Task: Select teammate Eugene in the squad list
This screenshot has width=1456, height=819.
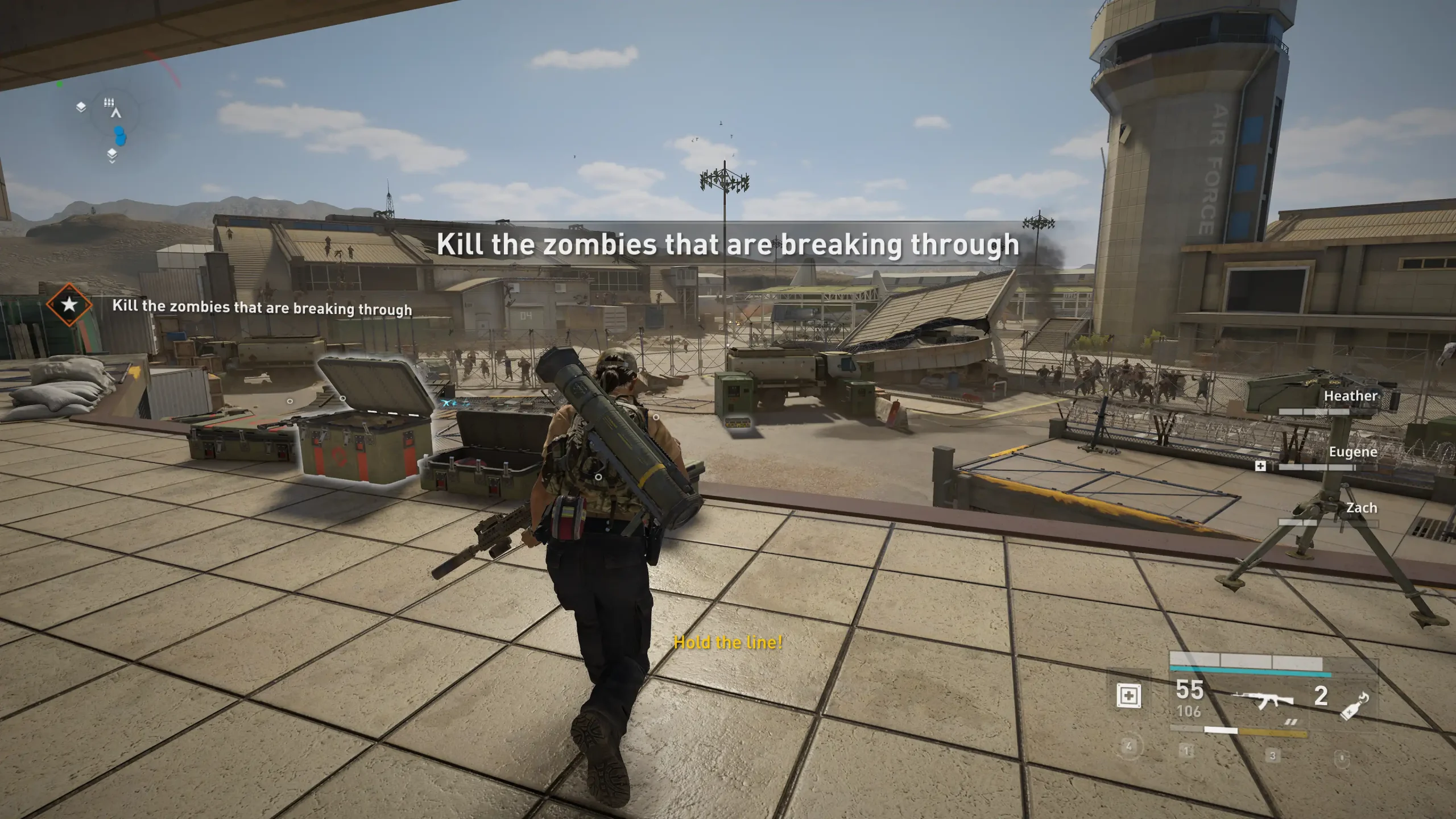Action: pos(1352,452)
